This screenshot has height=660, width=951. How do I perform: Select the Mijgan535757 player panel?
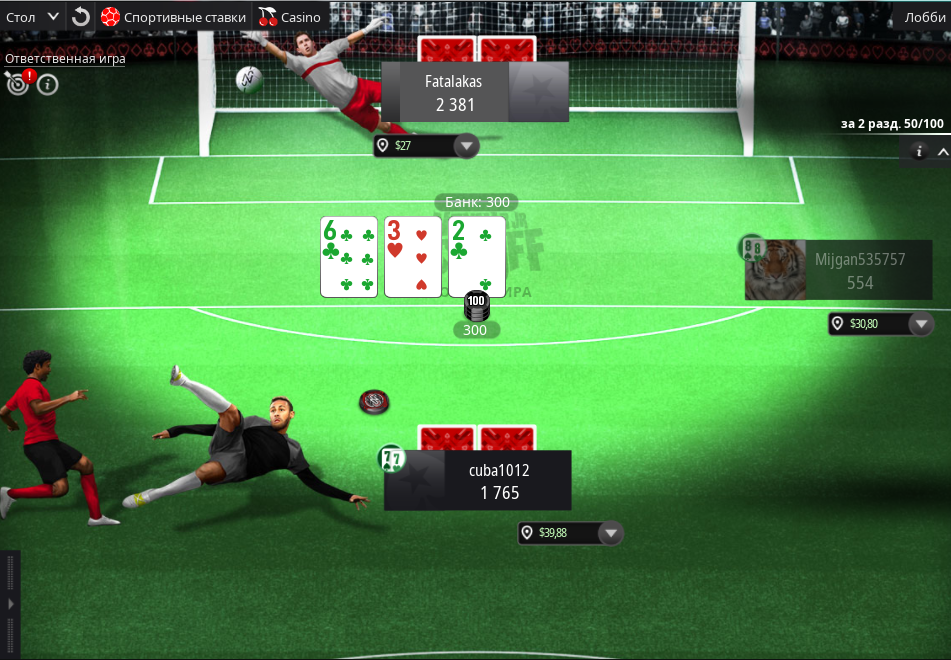(x=860, y=270)
